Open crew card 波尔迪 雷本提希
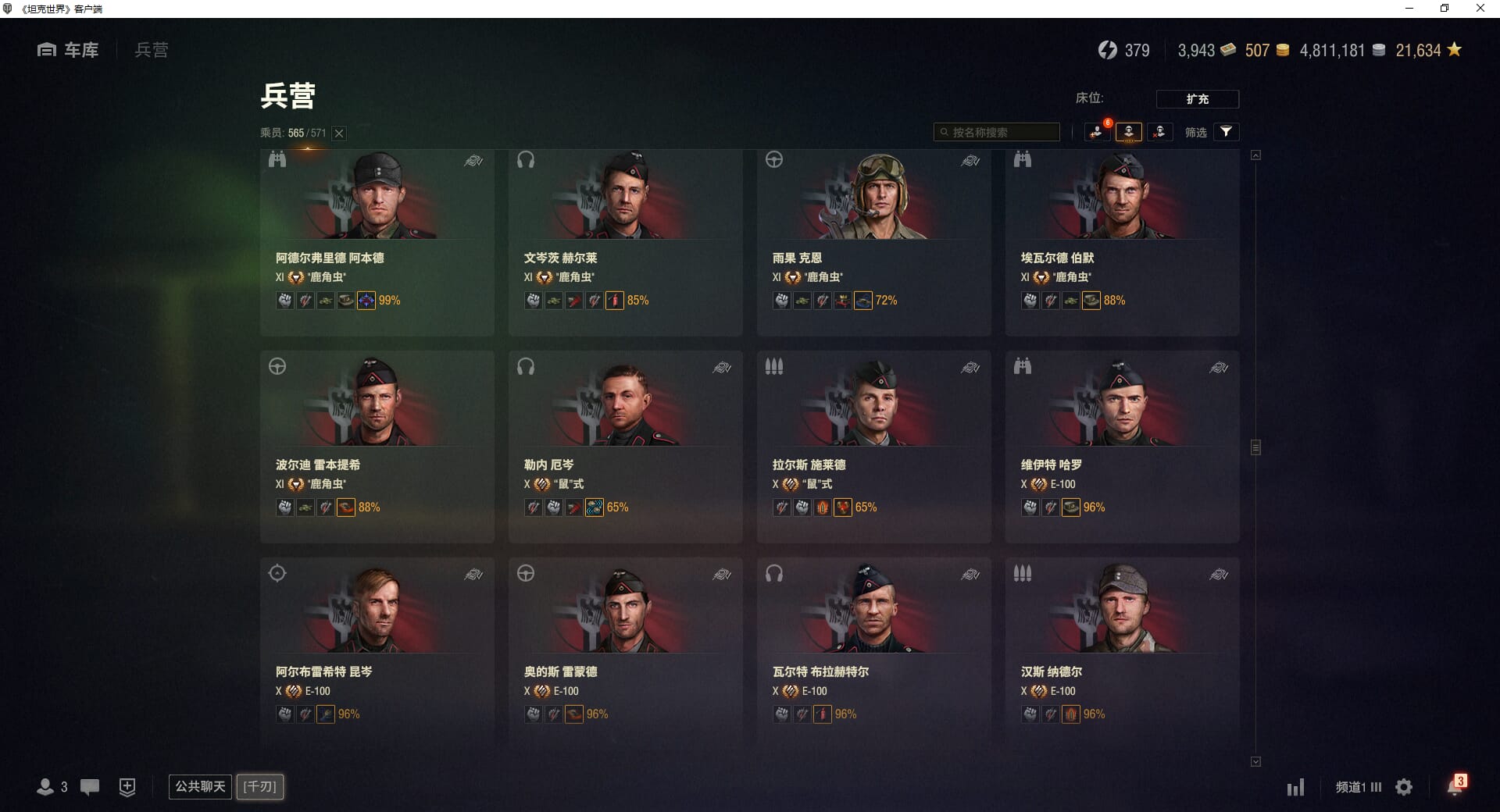The image size is (1500, 812). point(377,447)
